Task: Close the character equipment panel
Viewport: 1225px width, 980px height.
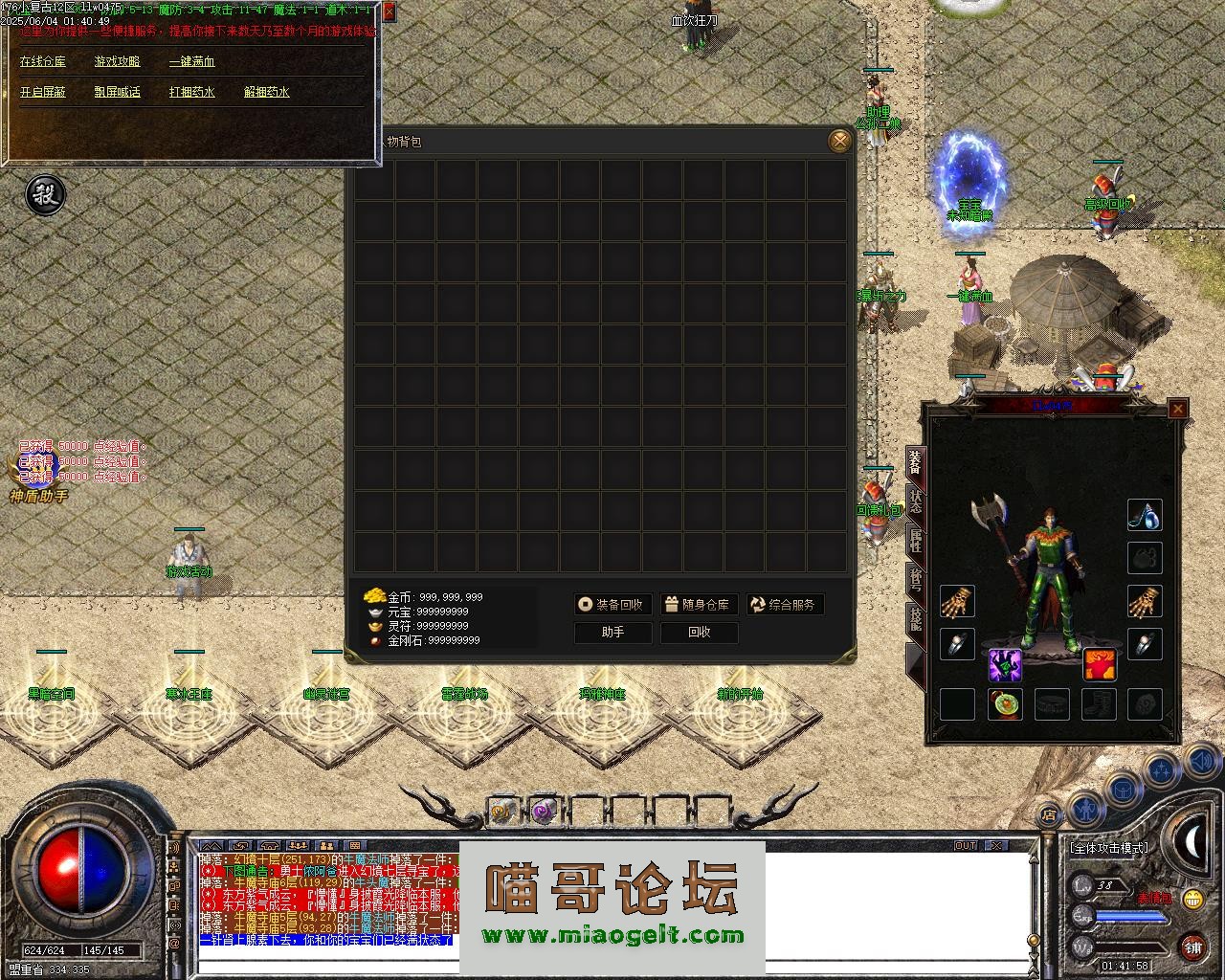Action: click(x=1178, y=409)
